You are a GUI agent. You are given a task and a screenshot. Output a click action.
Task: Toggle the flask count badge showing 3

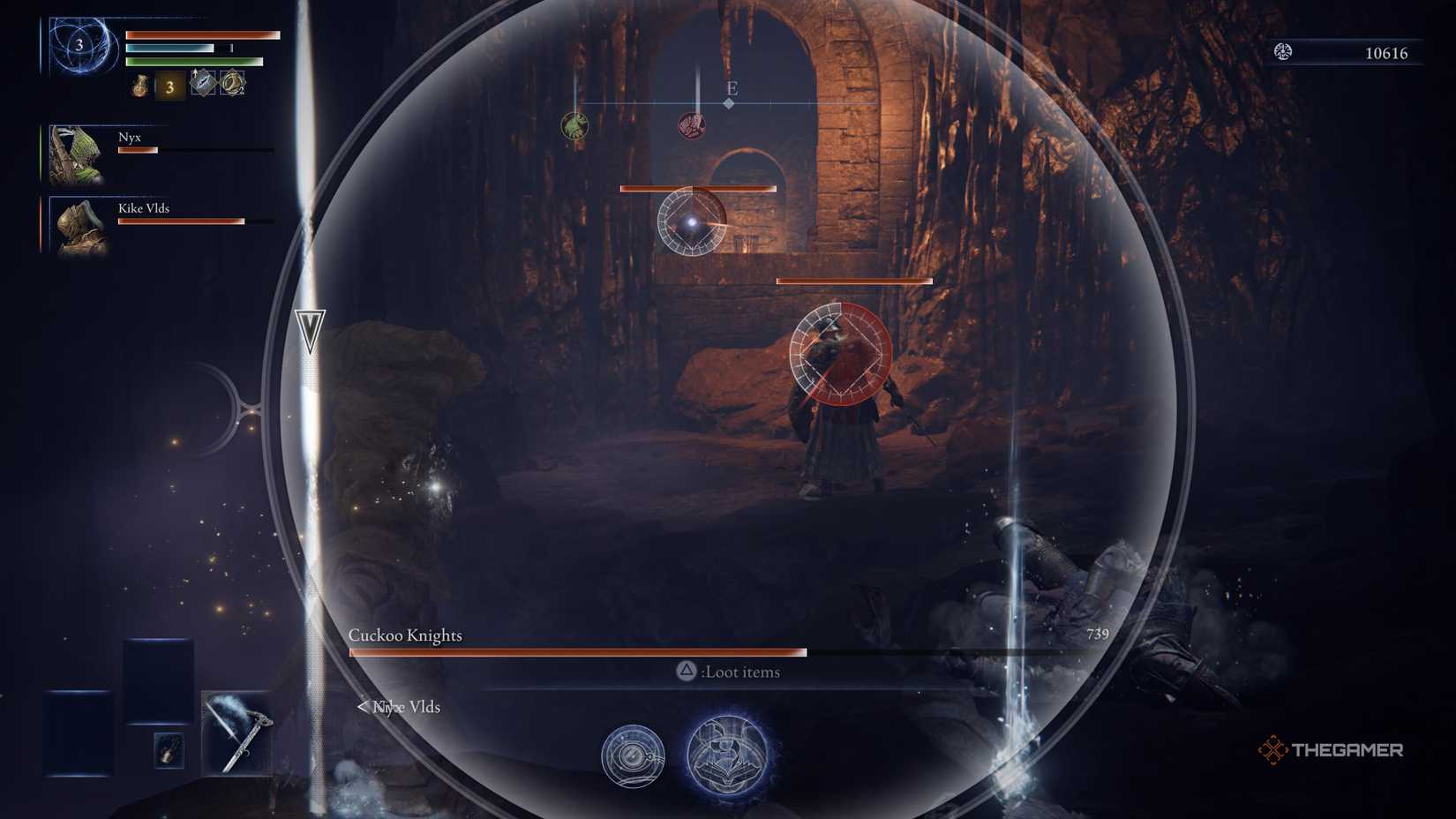[169, 86]
